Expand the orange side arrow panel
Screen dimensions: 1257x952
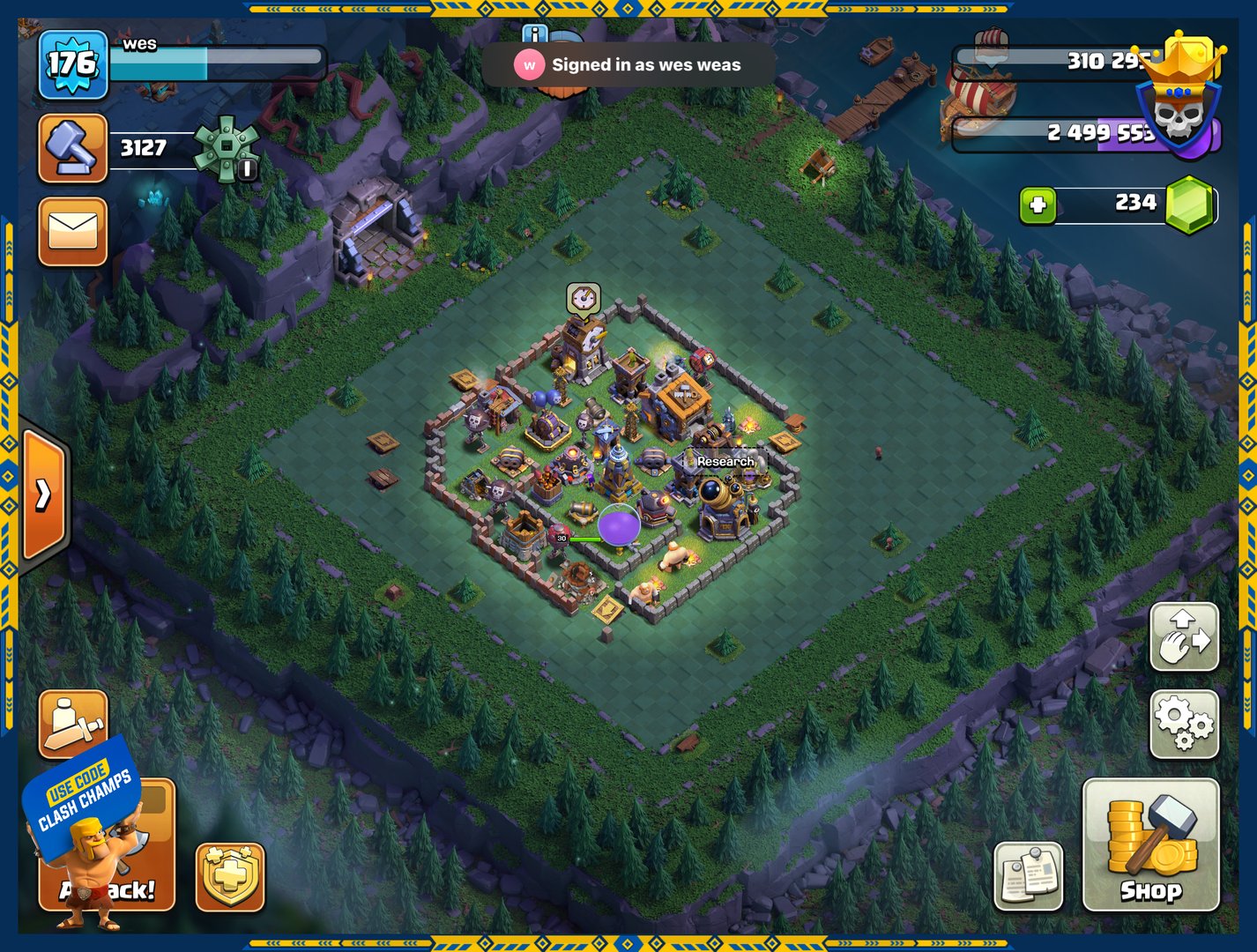[x=42, y=495]
